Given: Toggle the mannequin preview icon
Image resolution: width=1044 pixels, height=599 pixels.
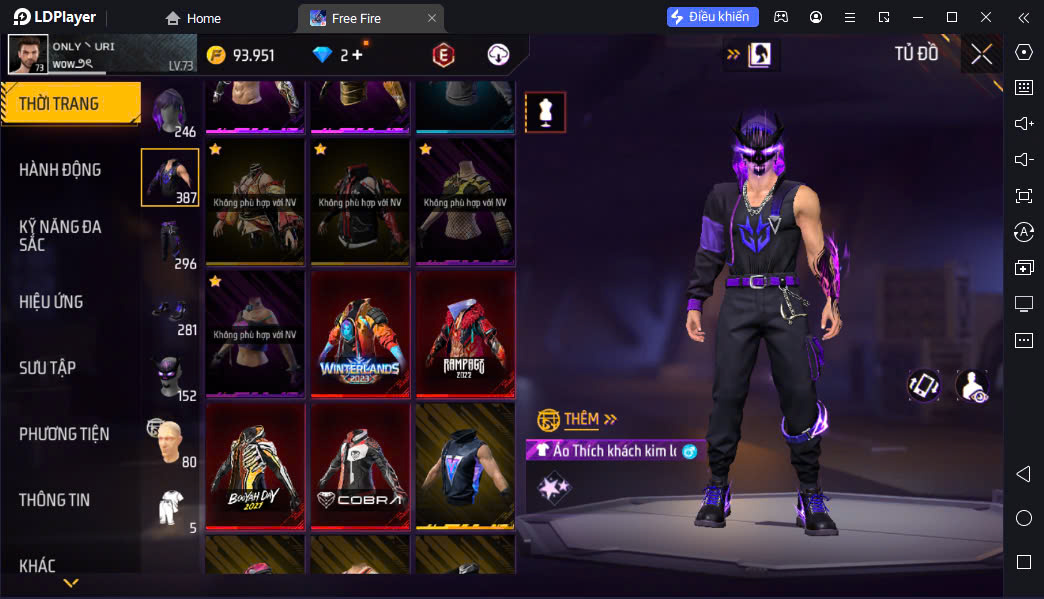Looking at the screenshot, I should 545,112.
